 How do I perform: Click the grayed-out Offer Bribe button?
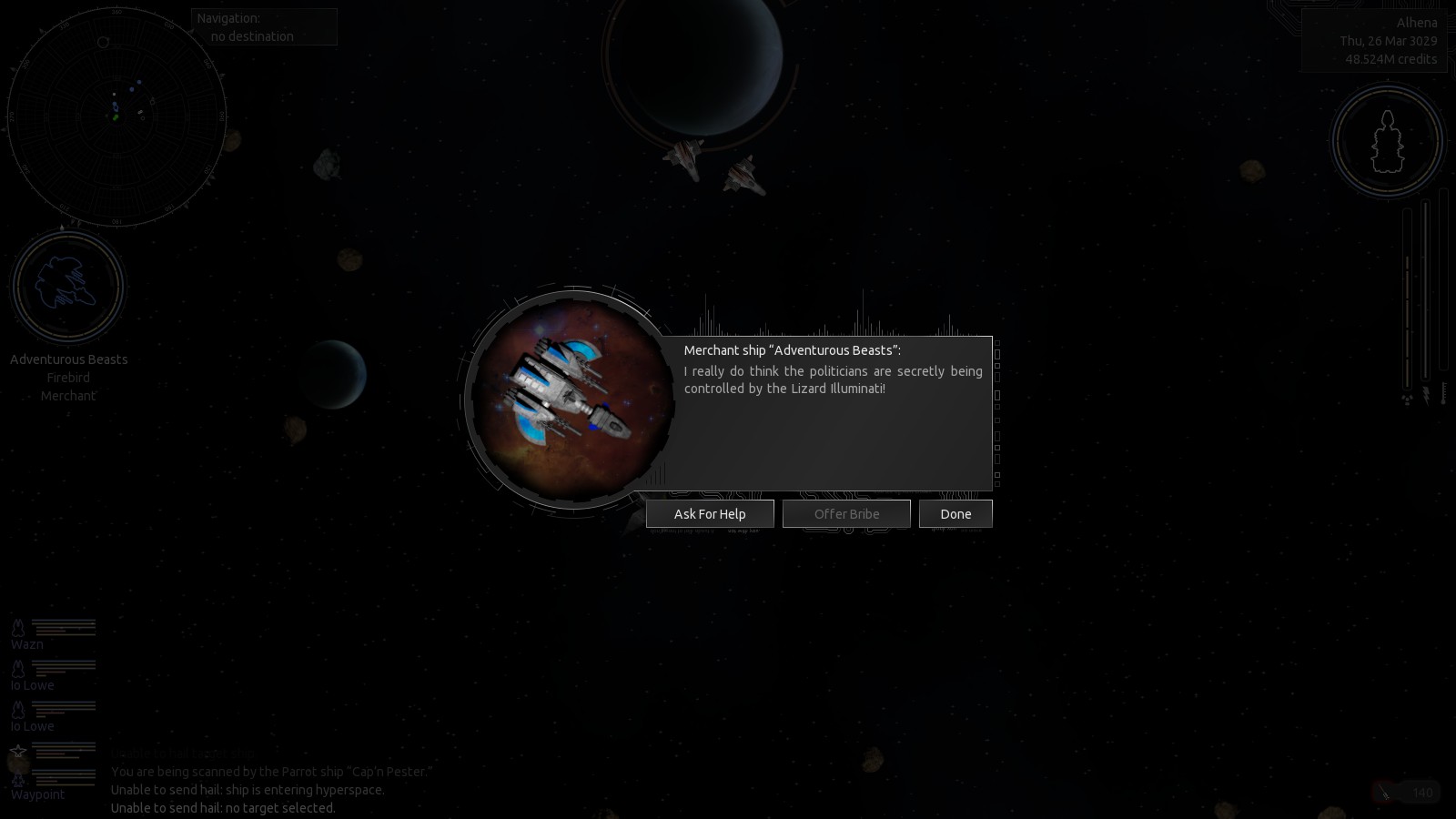(846, 513)
